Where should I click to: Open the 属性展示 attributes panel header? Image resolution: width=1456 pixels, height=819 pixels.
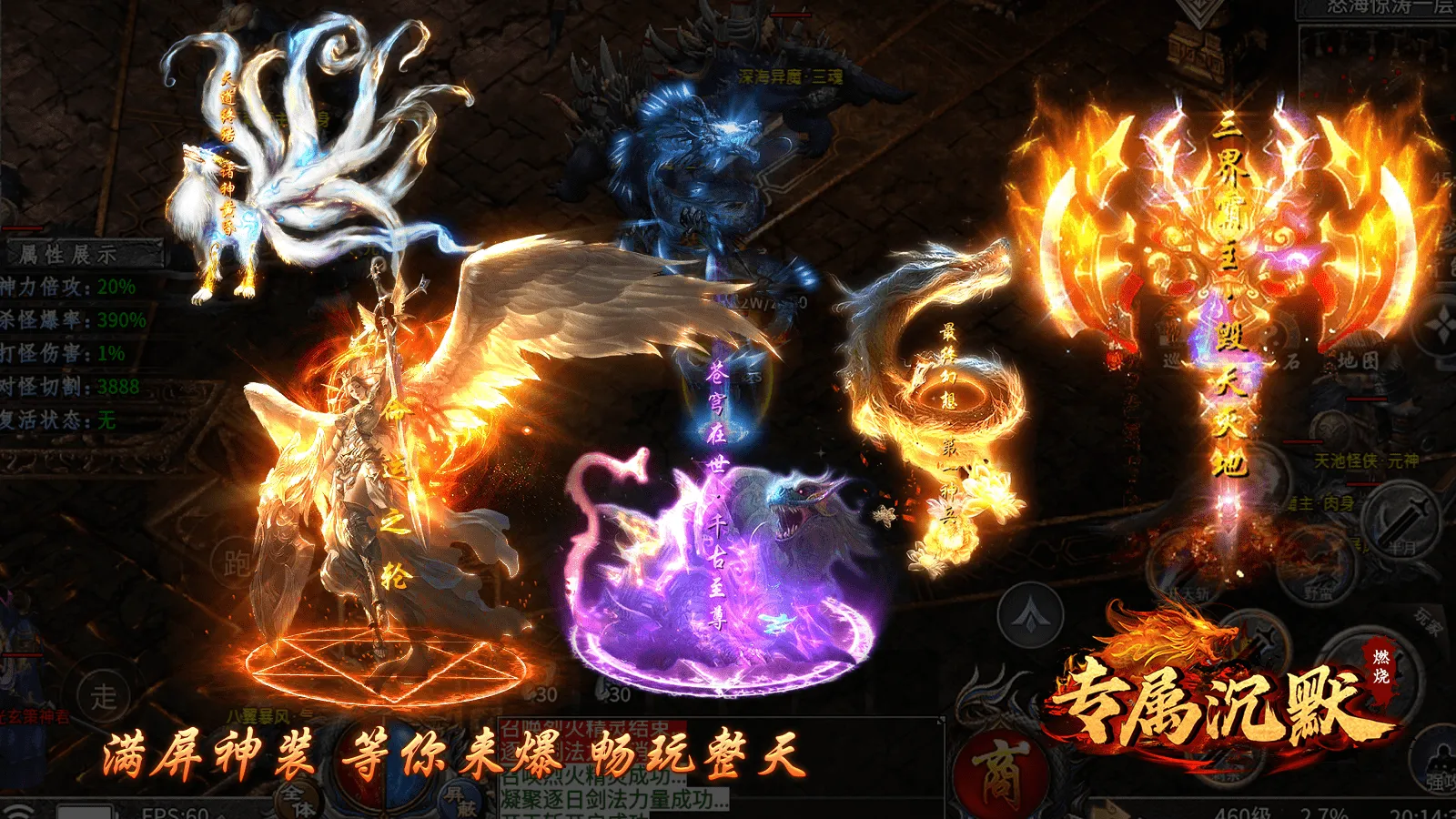coord(82,253)
